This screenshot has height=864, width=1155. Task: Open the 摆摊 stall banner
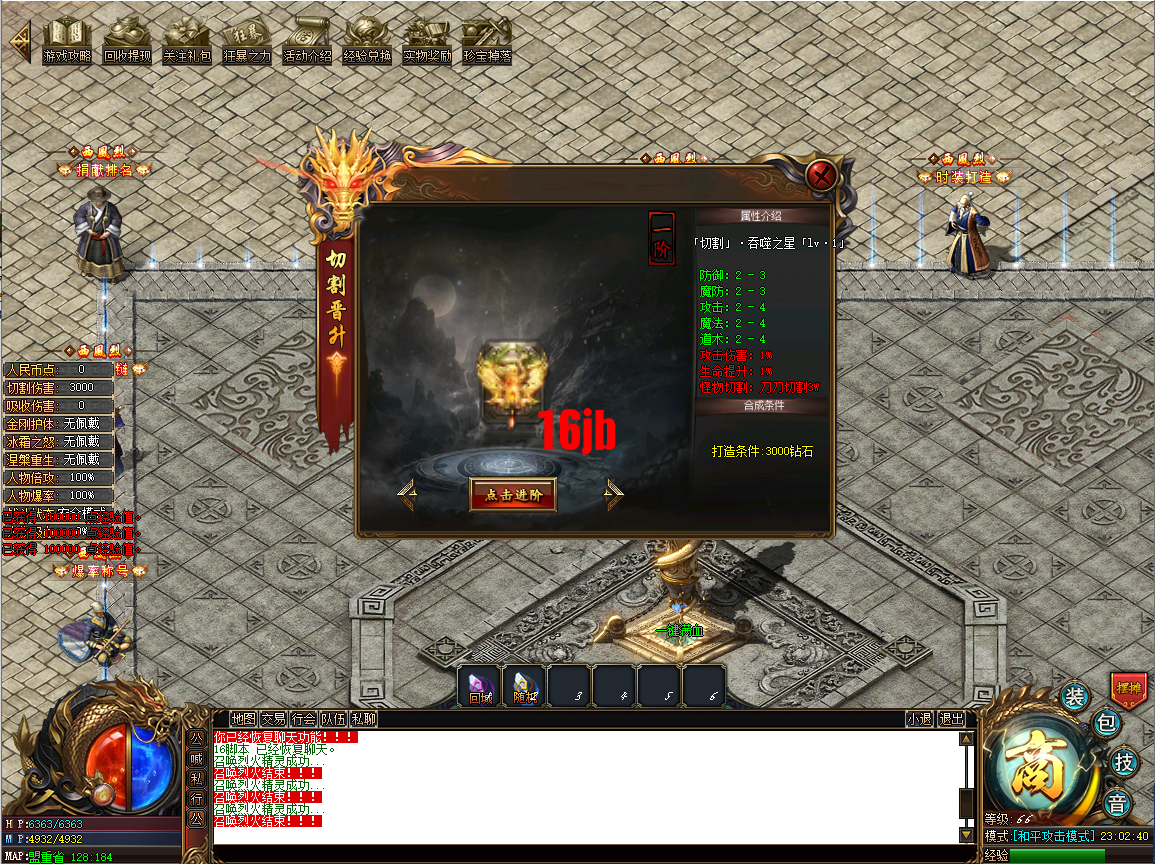click(x=1128, y=690)
